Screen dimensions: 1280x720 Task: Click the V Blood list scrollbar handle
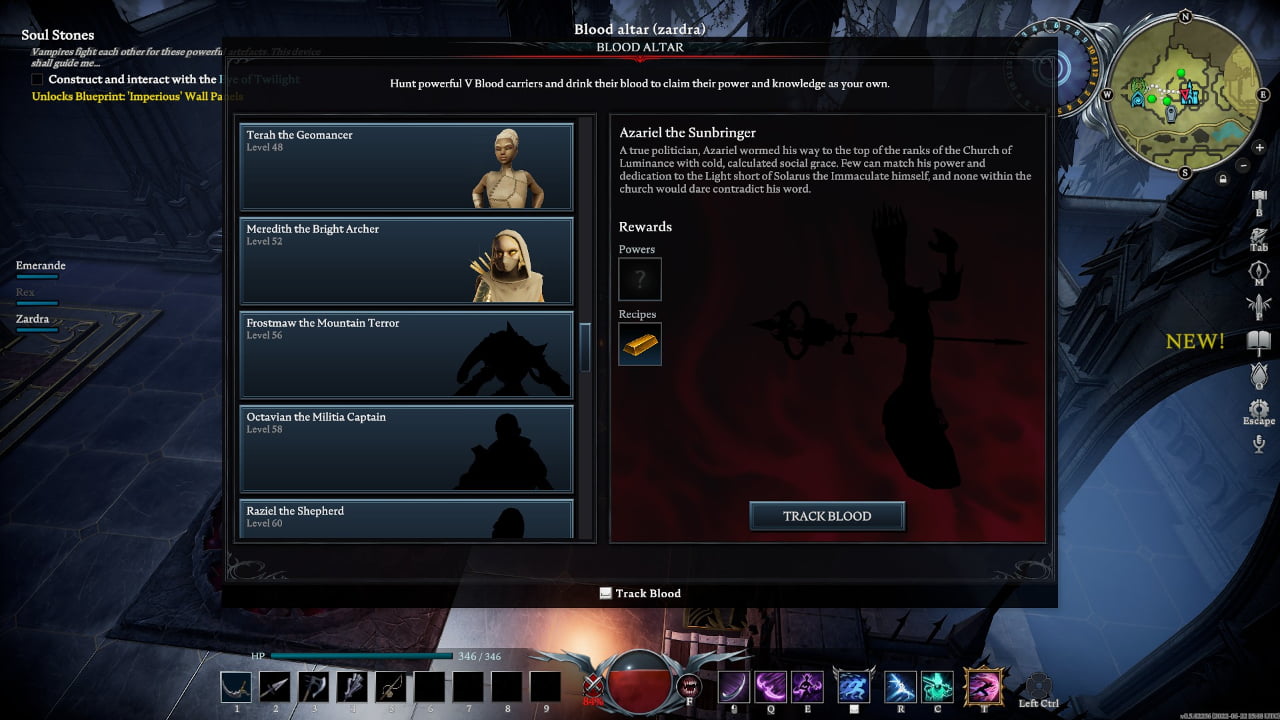[x=585, y=347]
